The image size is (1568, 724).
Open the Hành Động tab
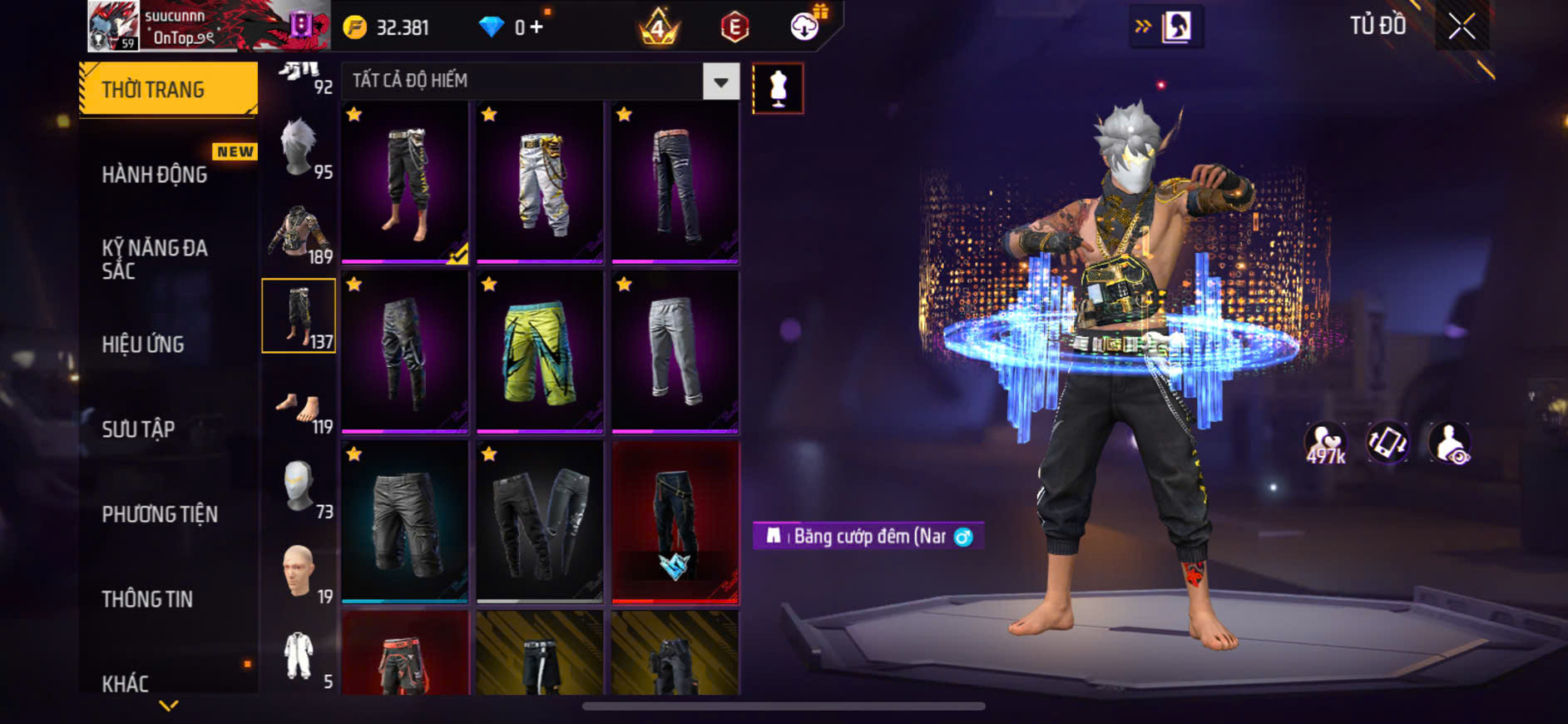pyautogui.click(x=155, y=175)
